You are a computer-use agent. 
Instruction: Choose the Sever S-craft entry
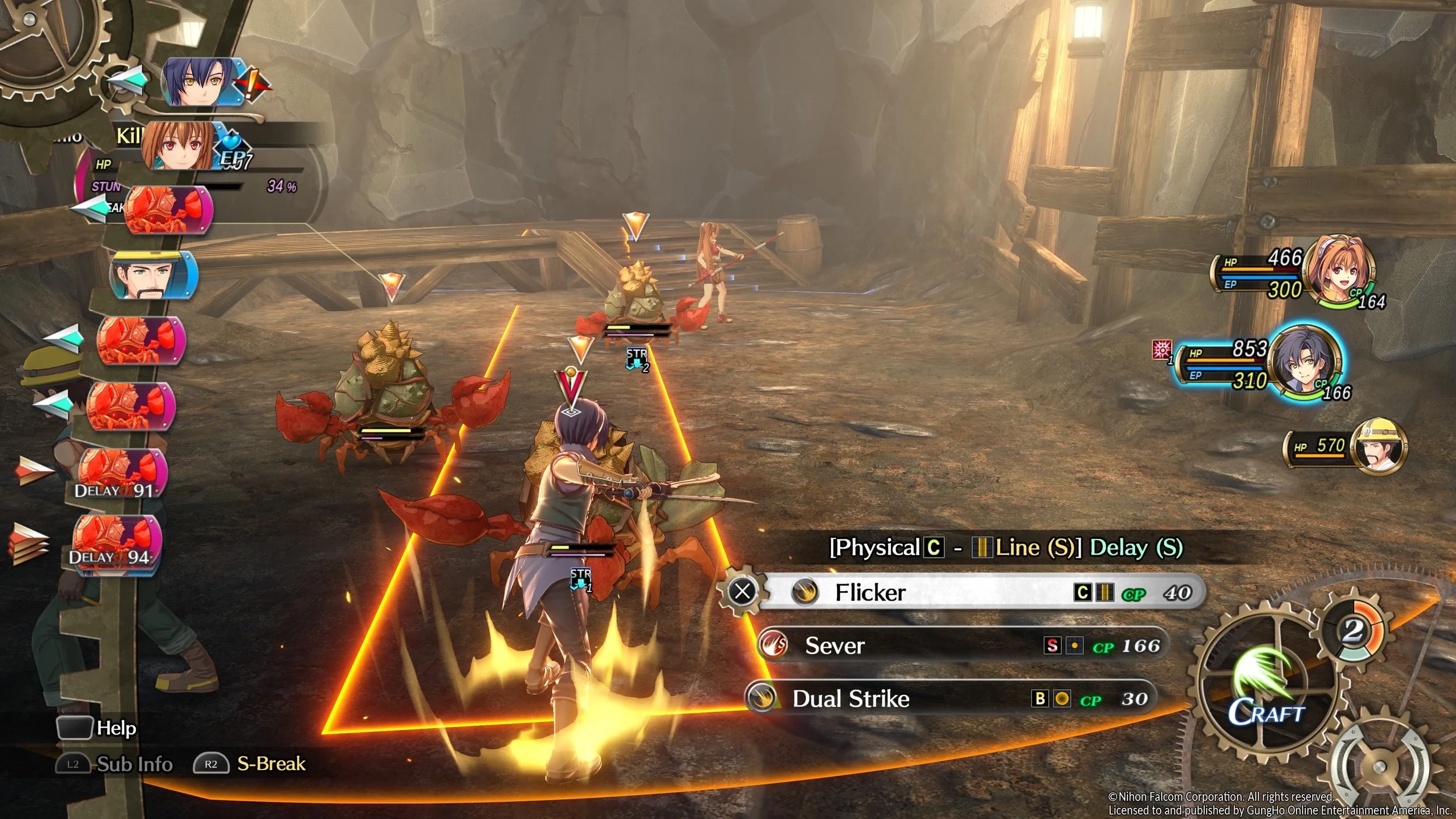961,645
